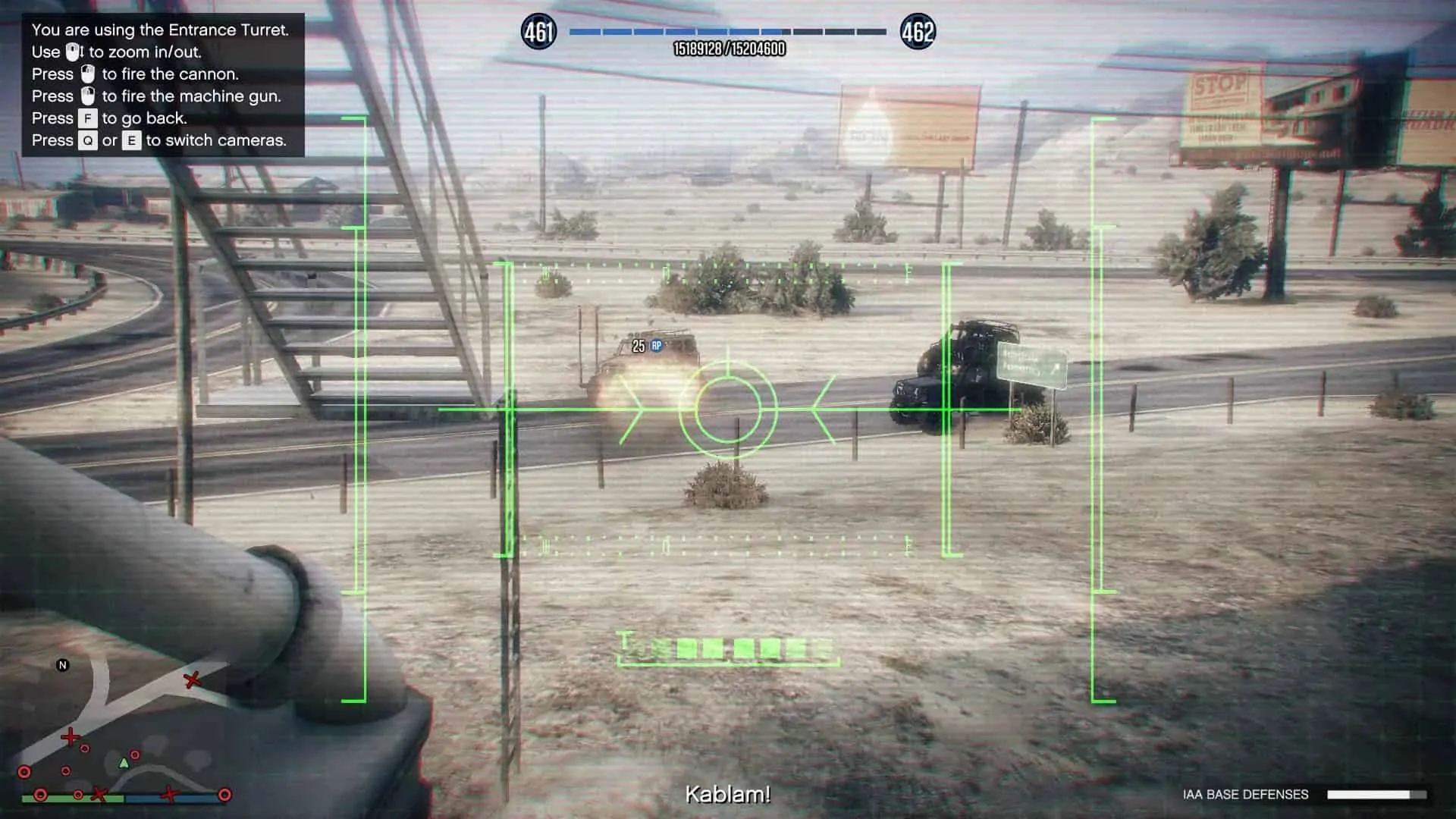Viewport: 1456px width, 819px height.
Task: Click the left mouse button cannon icon
Action: point(89,75)
